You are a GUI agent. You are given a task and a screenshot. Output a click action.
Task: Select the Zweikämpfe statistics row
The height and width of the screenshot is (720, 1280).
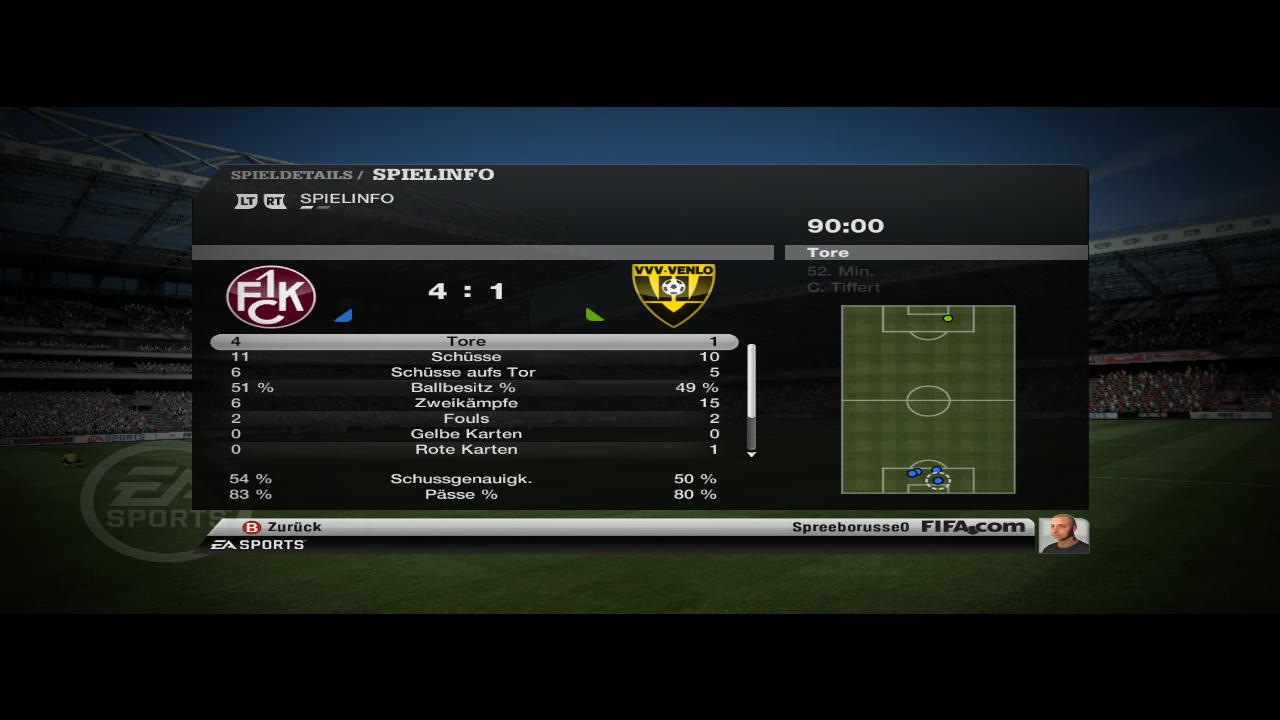coord(466,403)
